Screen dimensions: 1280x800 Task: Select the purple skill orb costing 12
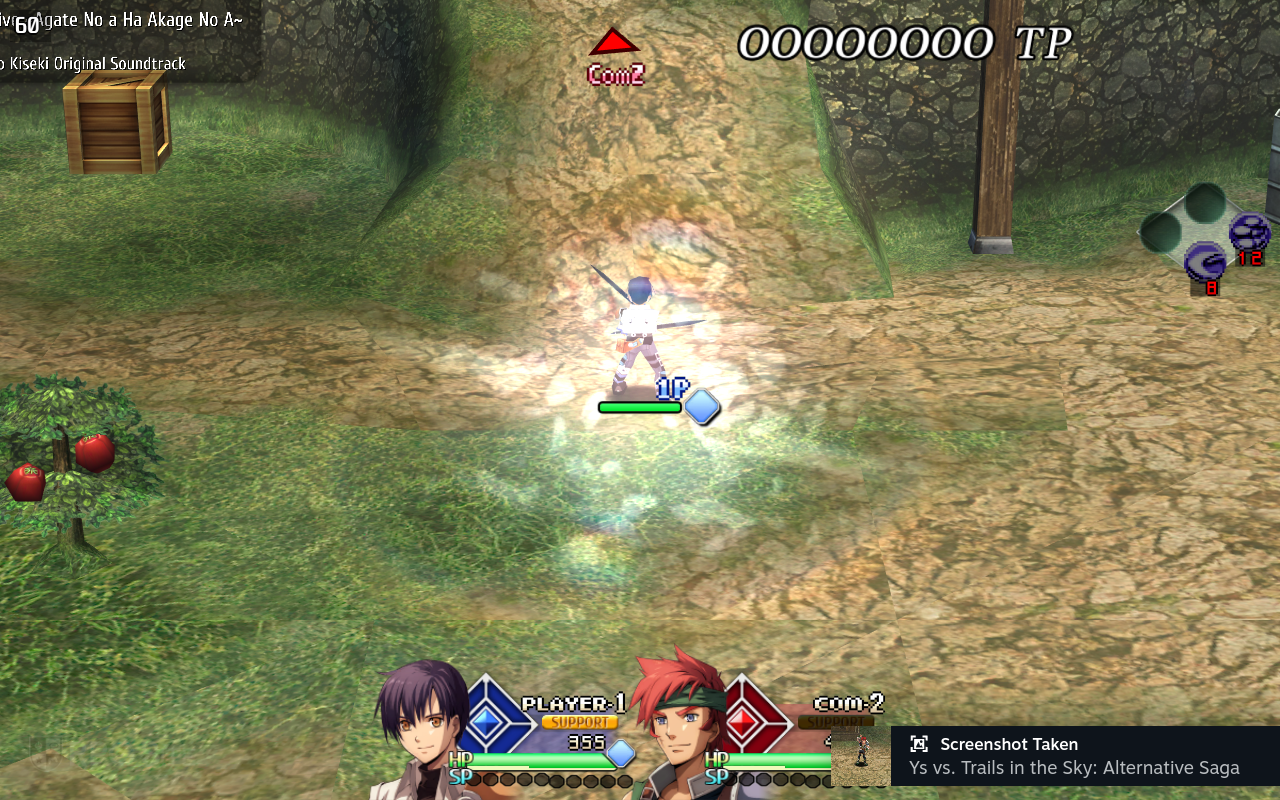tap(1249, 232)
